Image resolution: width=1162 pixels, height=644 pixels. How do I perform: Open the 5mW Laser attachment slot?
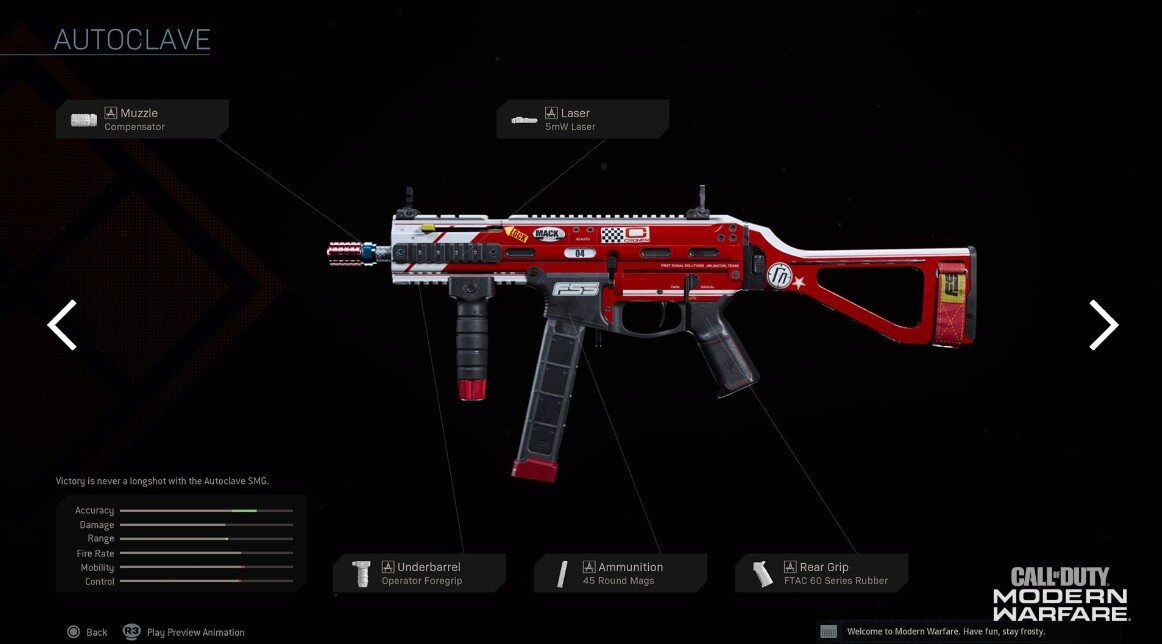pos(582,120)
